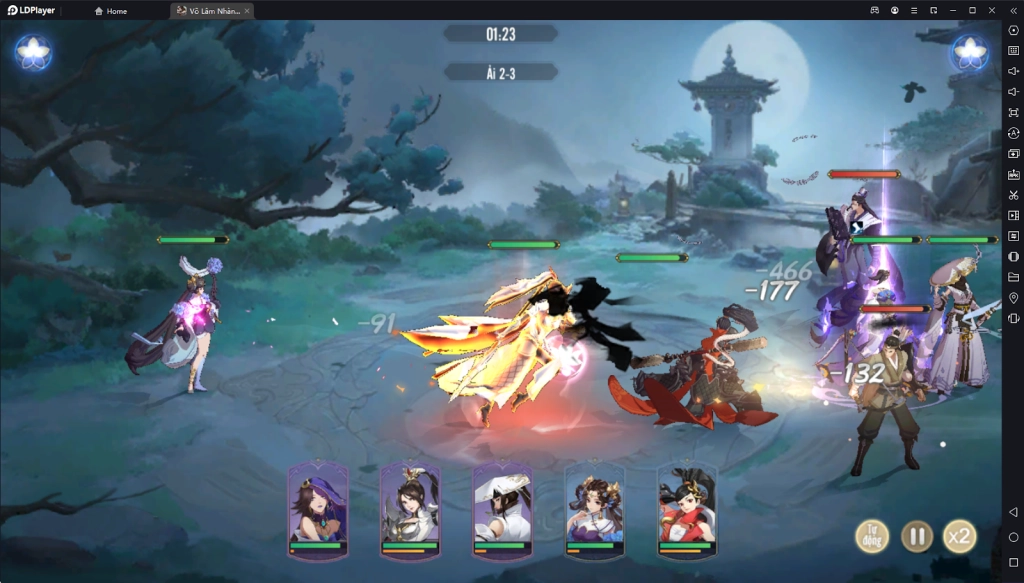1024x583 pixels.
Task: Activate the right lotus flower skill orb
Action: [x=969, y=53]
